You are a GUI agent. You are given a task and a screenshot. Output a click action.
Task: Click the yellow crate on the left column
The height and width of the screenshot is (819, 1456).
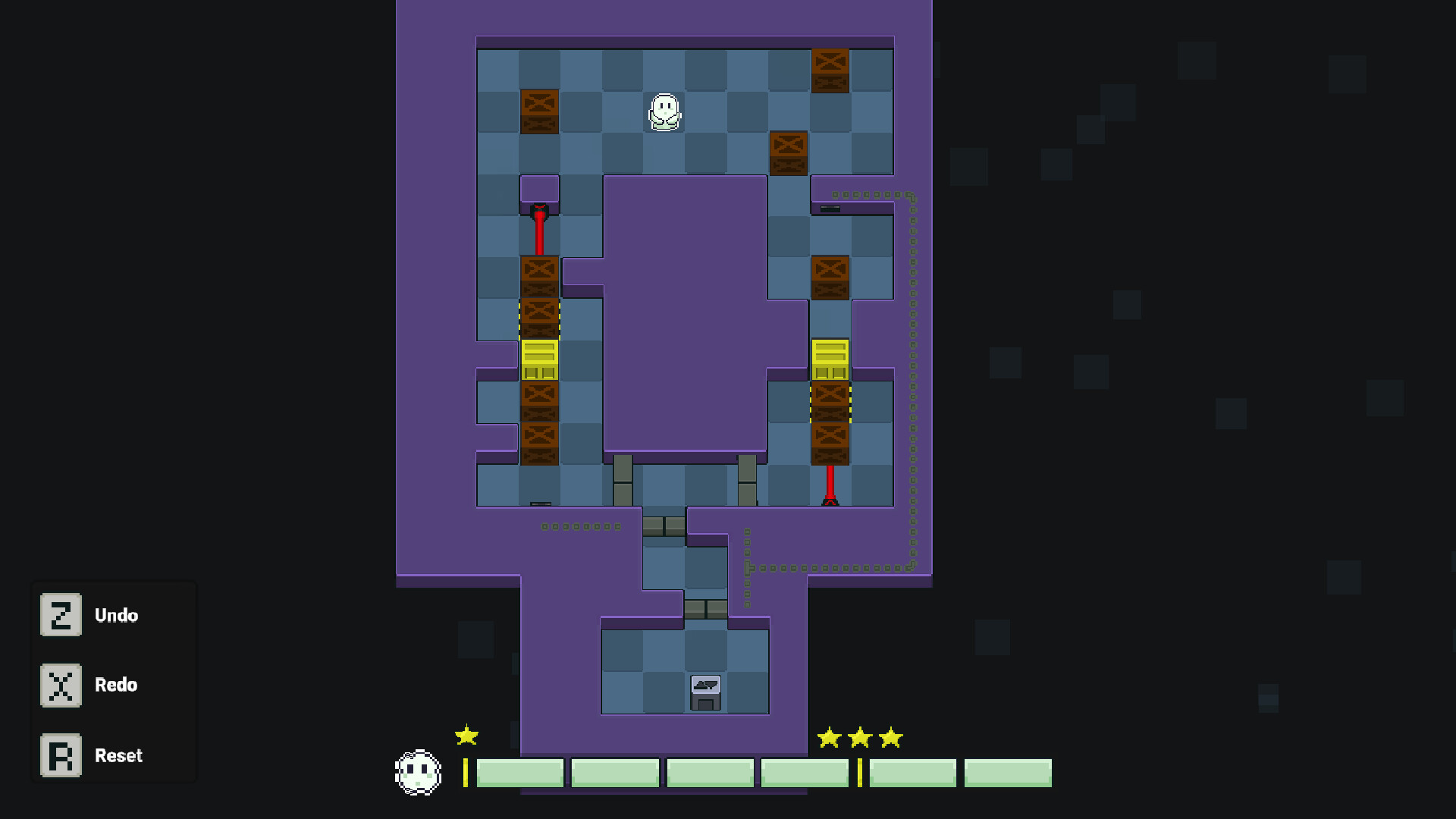tap(538, 358)
